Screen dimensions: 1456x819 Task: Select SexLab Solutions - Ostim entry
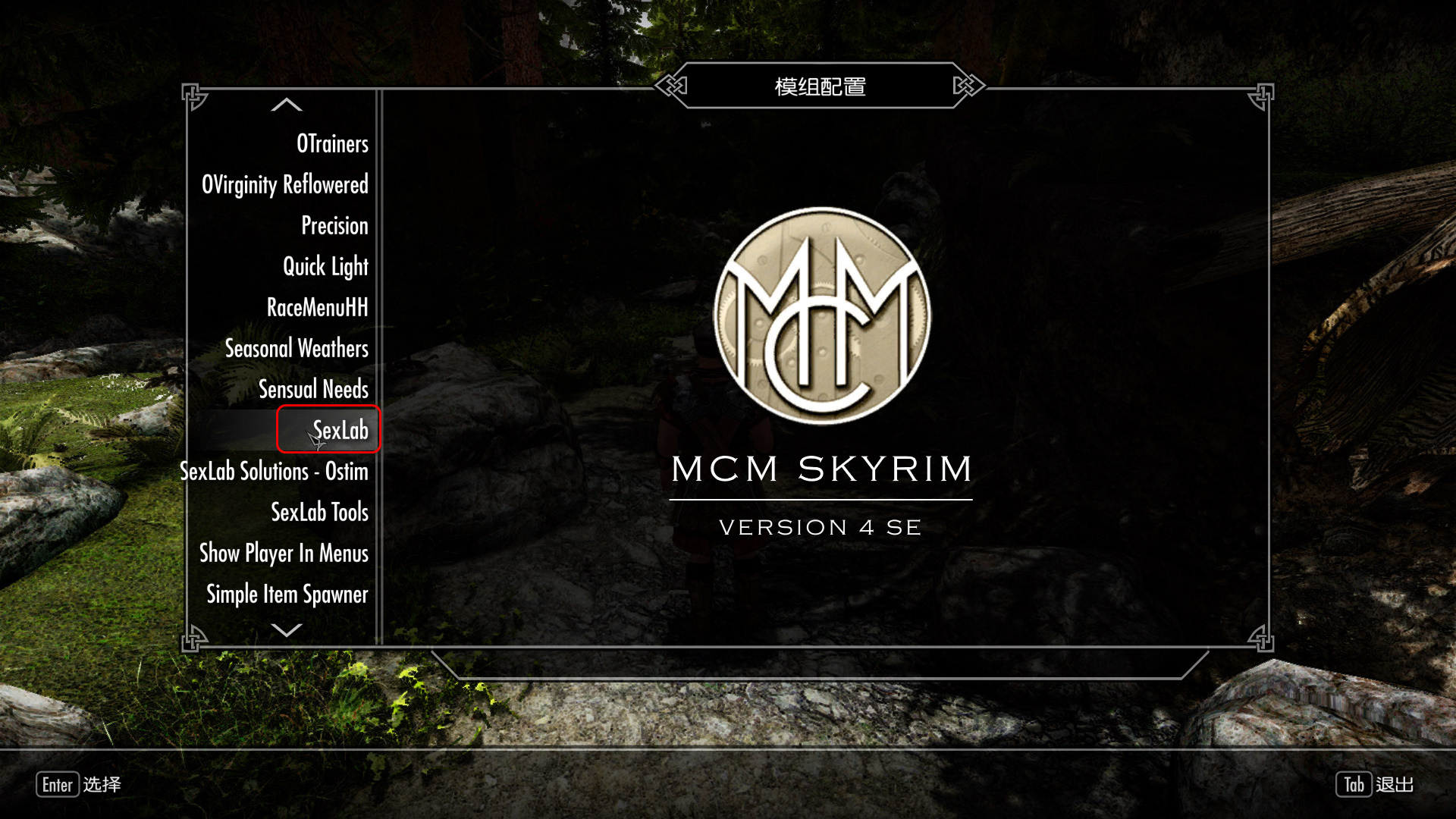[x=274, y=472]
